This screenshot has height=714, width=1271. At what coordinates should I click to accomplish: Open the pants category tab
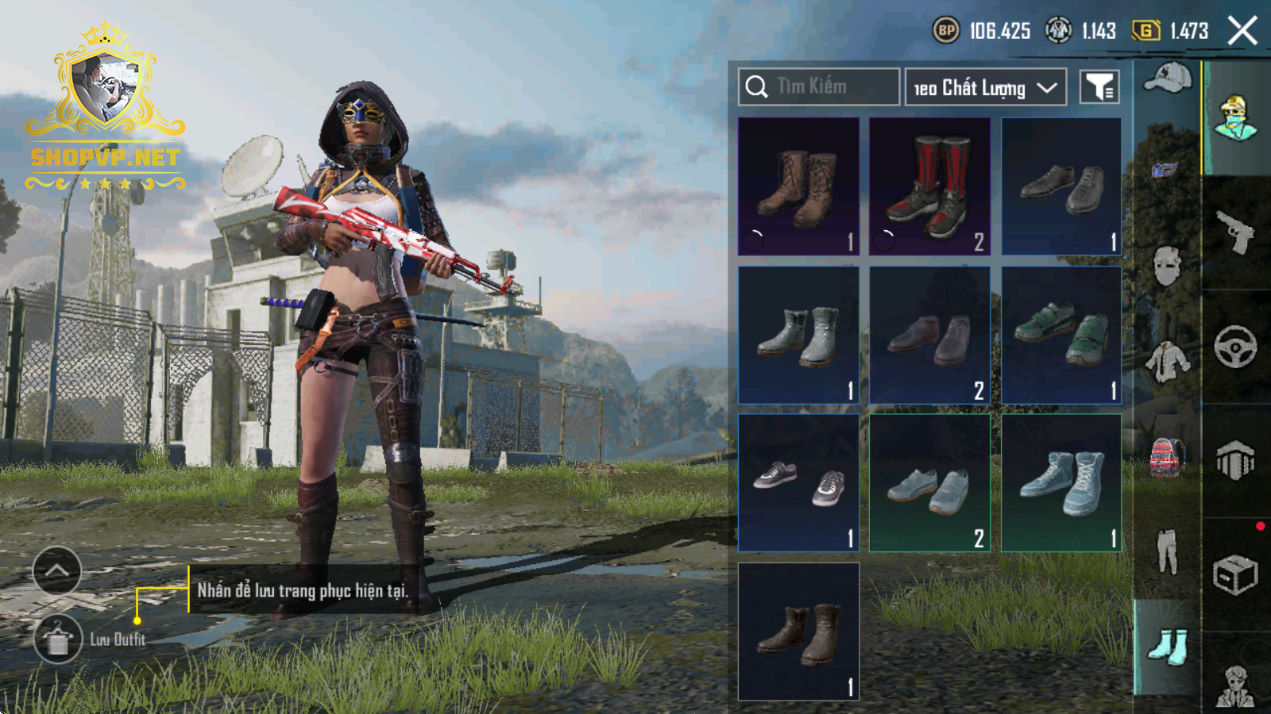tap(1167, 551)
